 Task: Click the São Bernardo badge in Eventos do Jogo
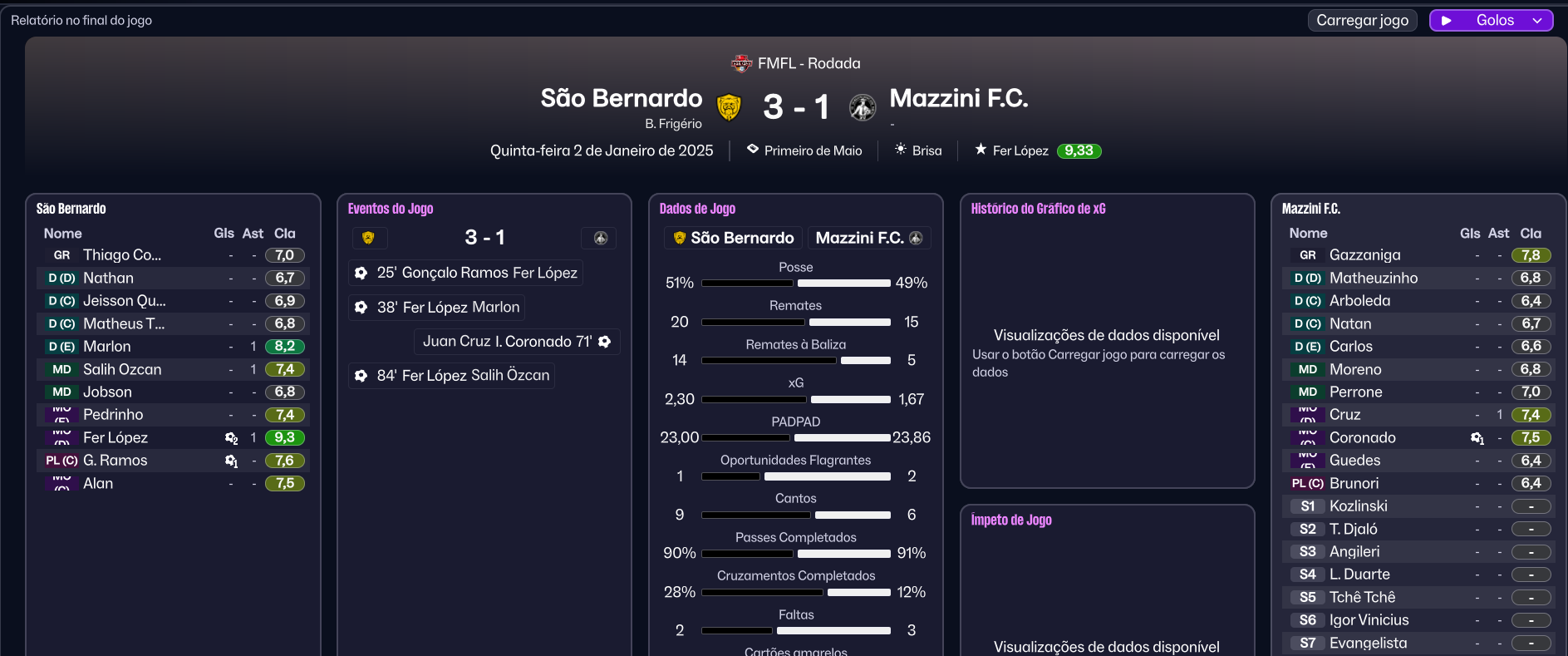tap(370, 238)
